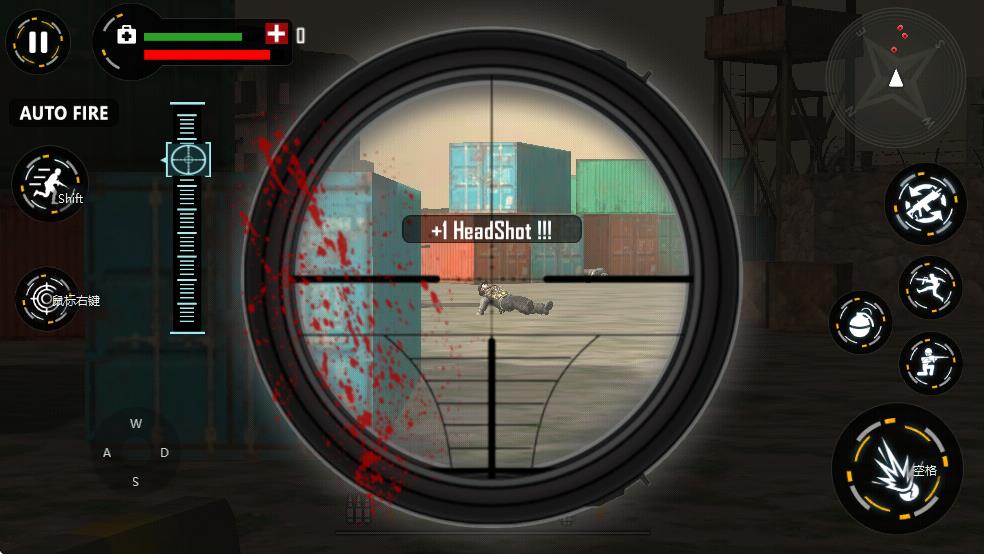Tap the jumping soldier action icon

coord(930,287)
